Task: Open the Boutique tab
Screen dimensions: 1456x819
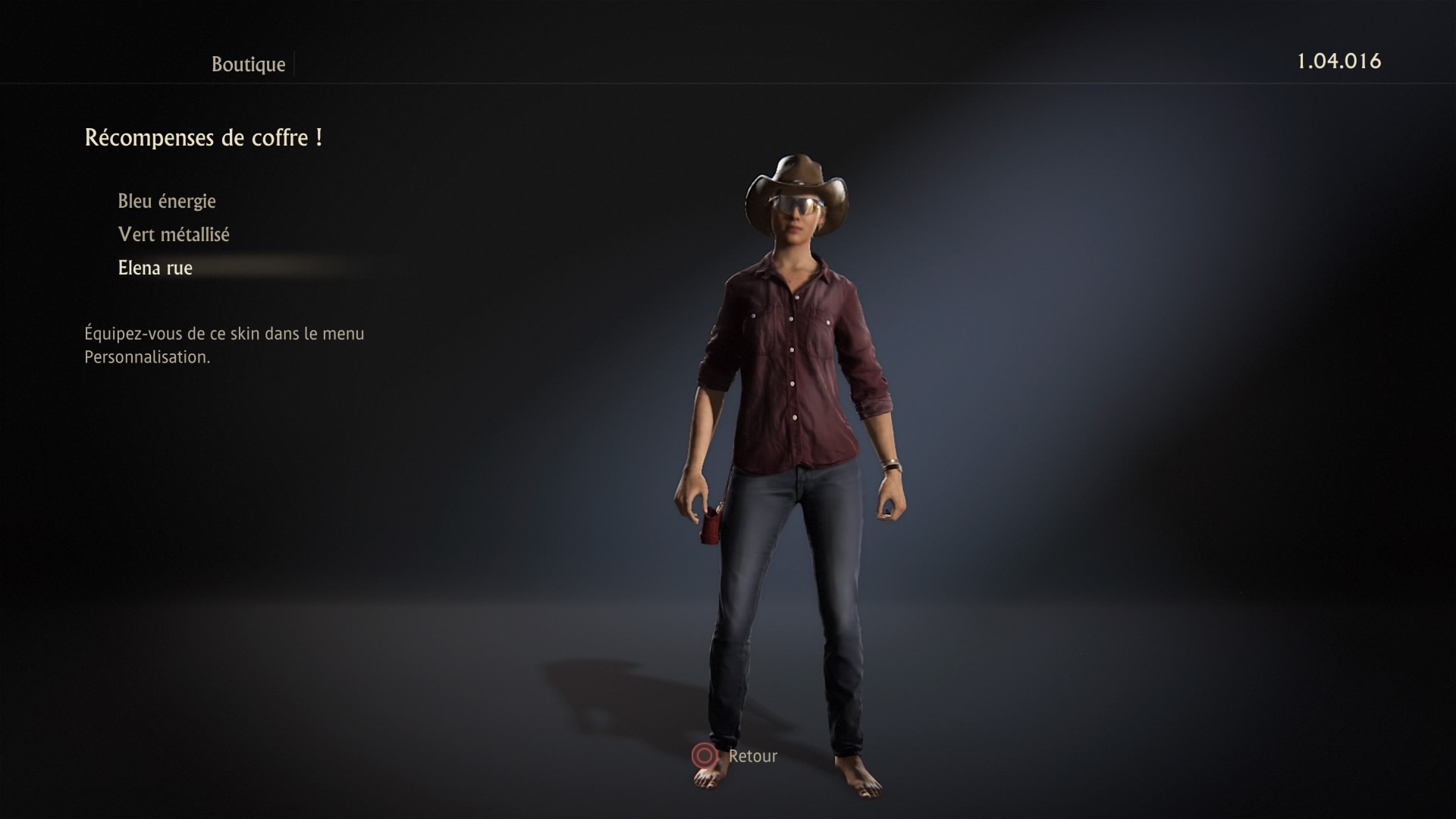Action: (248, 64)
